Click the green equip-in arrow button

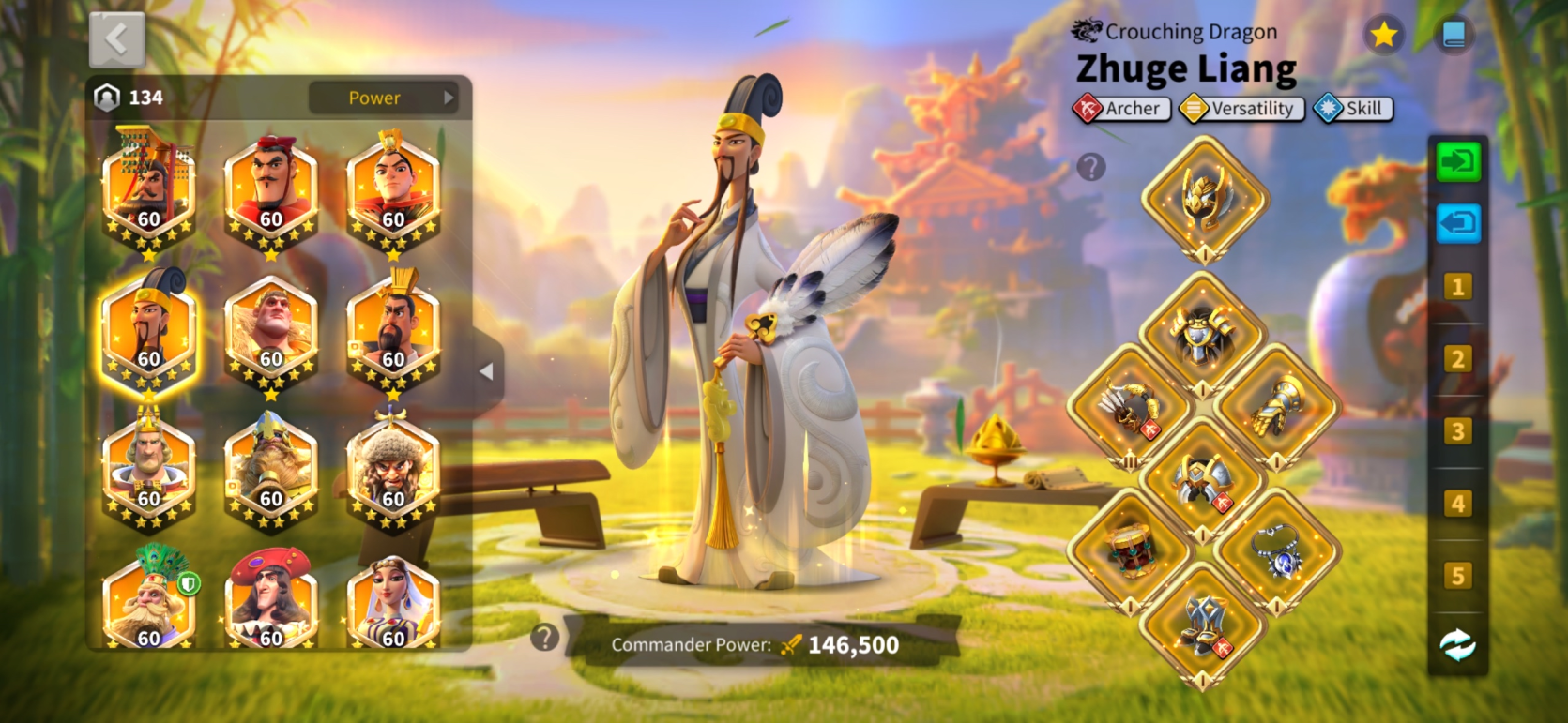click(x=1457, y=162)
